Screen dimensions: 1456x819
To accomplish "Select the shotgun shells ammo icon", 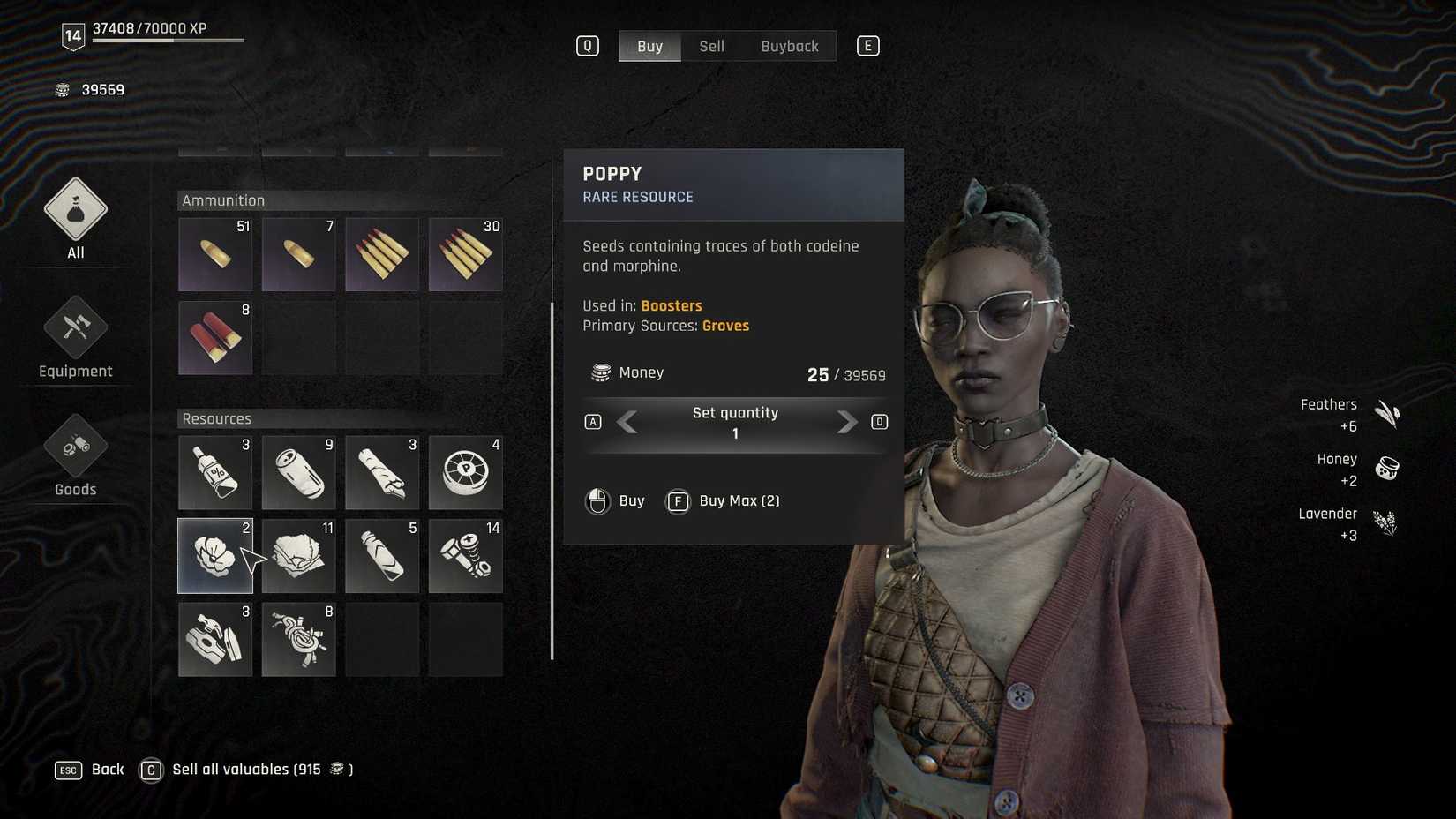I will (x=215, y=337).
